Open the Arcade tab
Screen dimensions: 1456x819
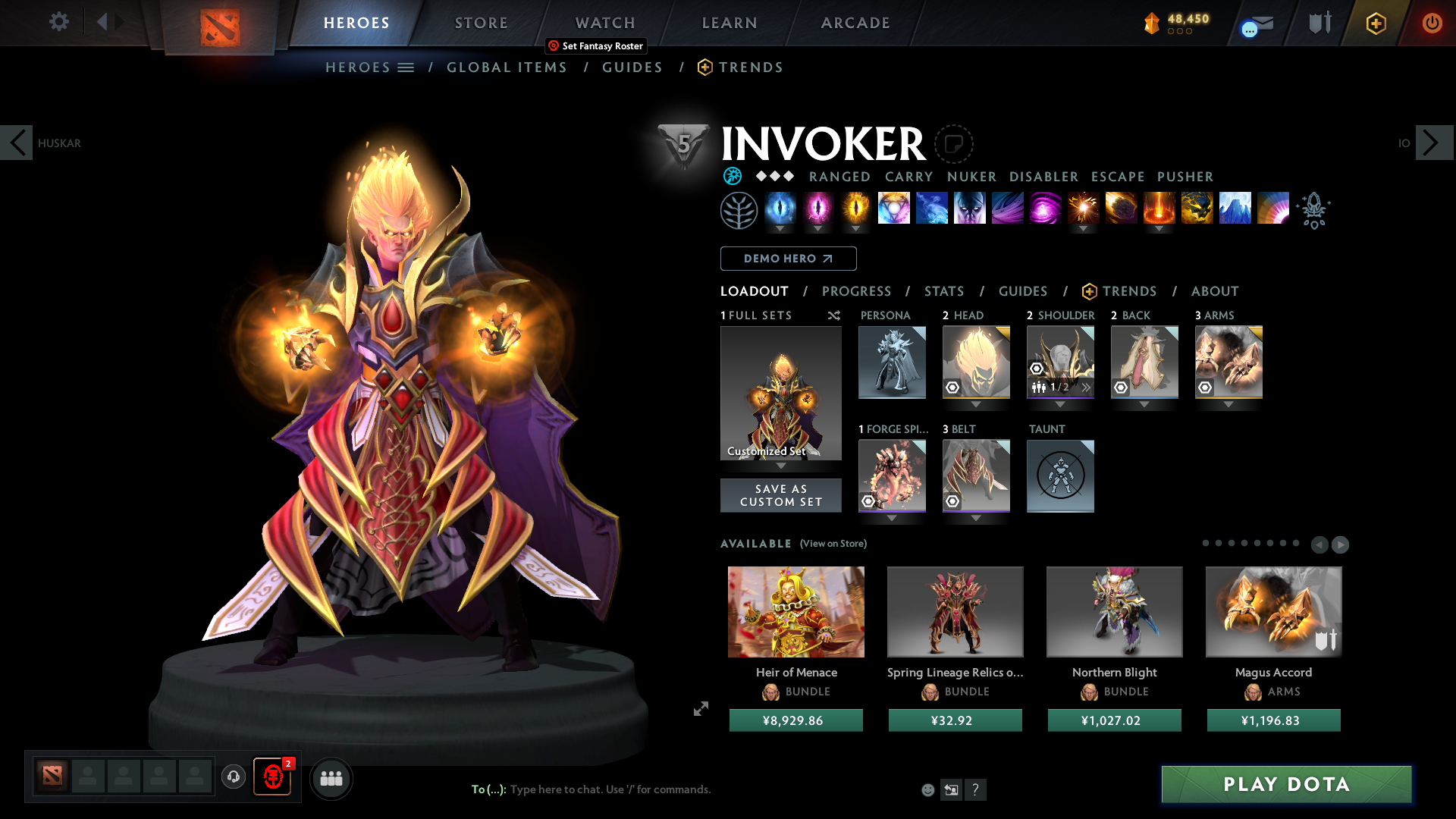pos(855,23)
